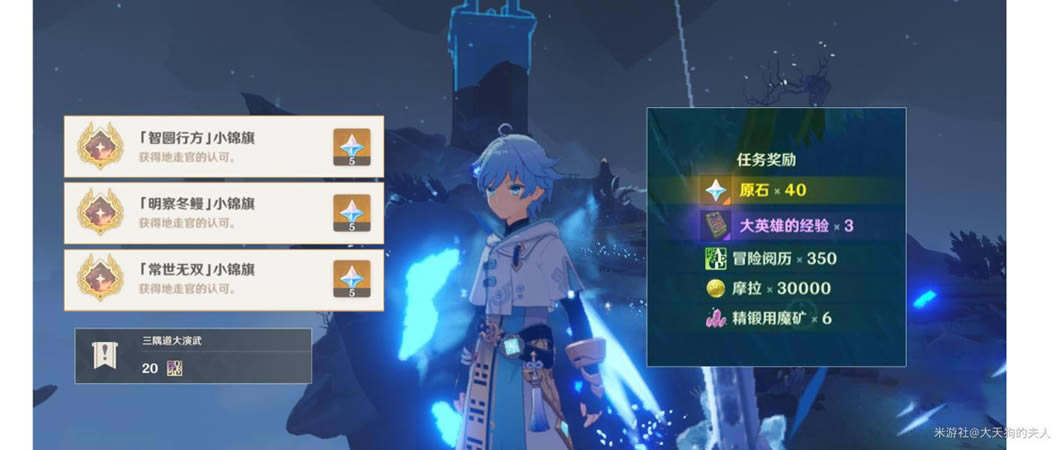Choose the 「常世无双」小锦旗 achievement row
The height and width of the screenshot is (450, 1061).
[200, 280]
